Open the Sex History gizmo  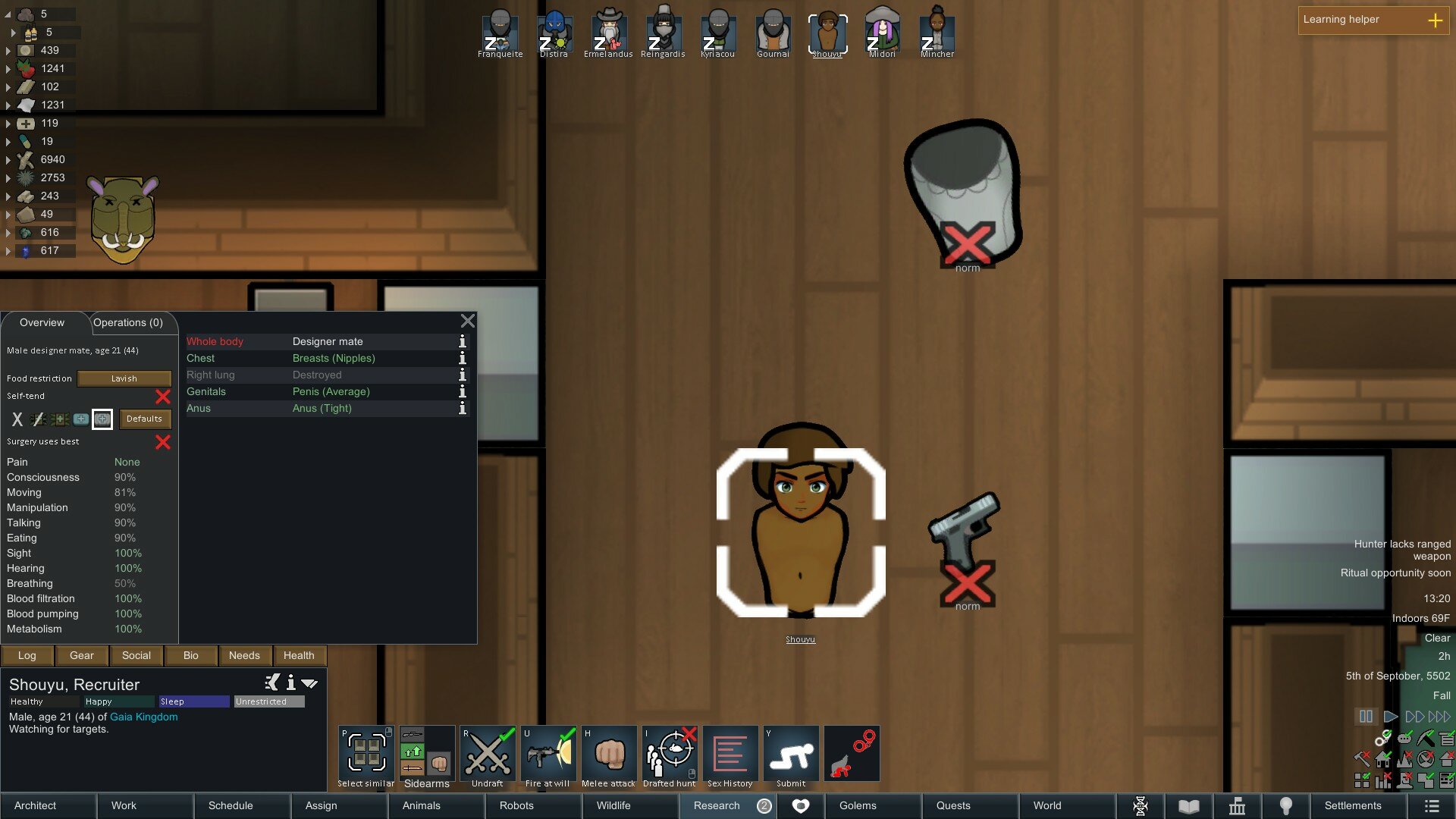tap(730, 753)
